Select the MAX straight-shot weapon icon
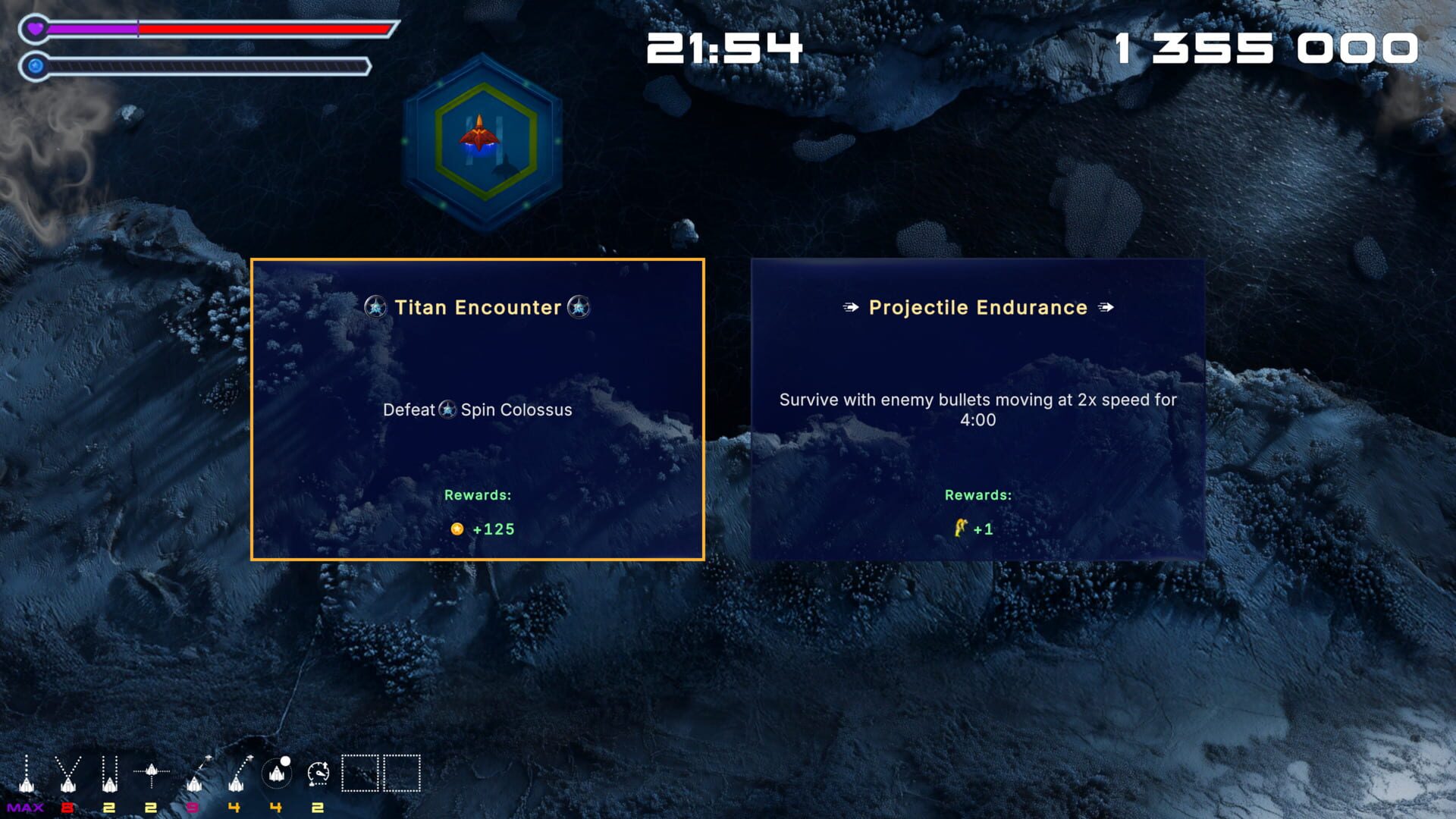This screenshot has height=819, width=1456. pyautogui.click(x=26, y=773)
